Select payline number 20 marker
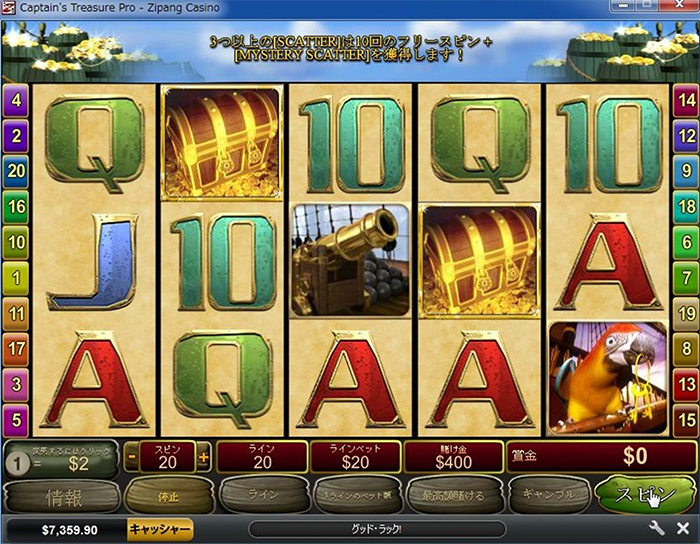 coord(16,171)
